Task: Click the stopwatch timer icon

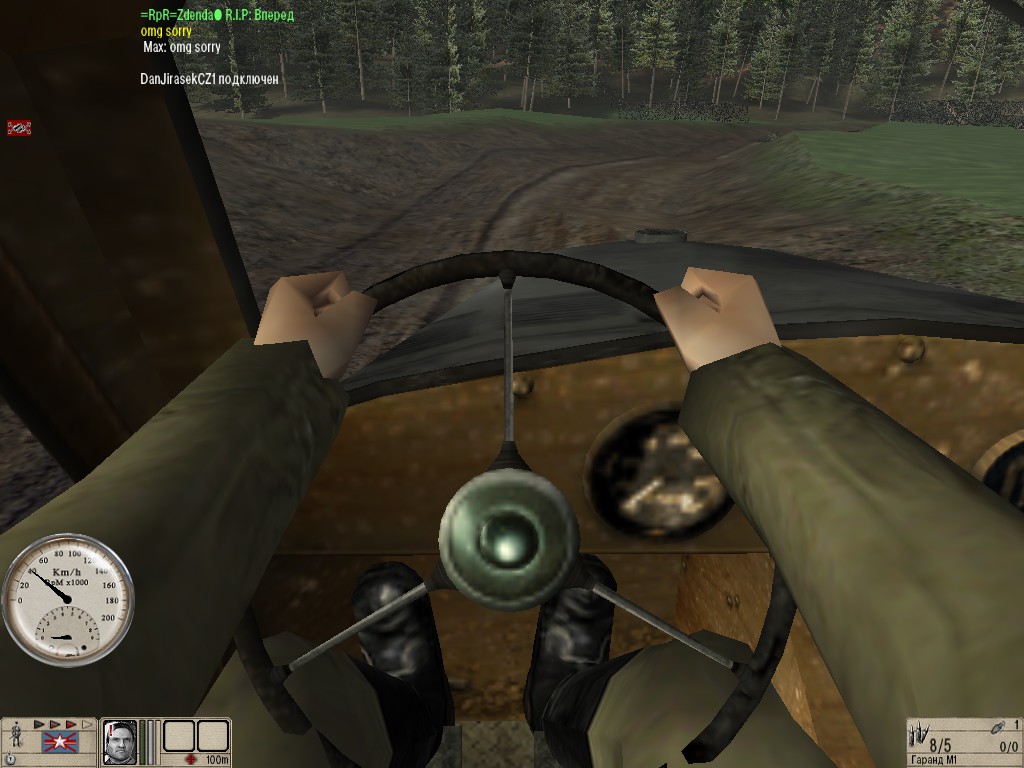Action: 10,760
